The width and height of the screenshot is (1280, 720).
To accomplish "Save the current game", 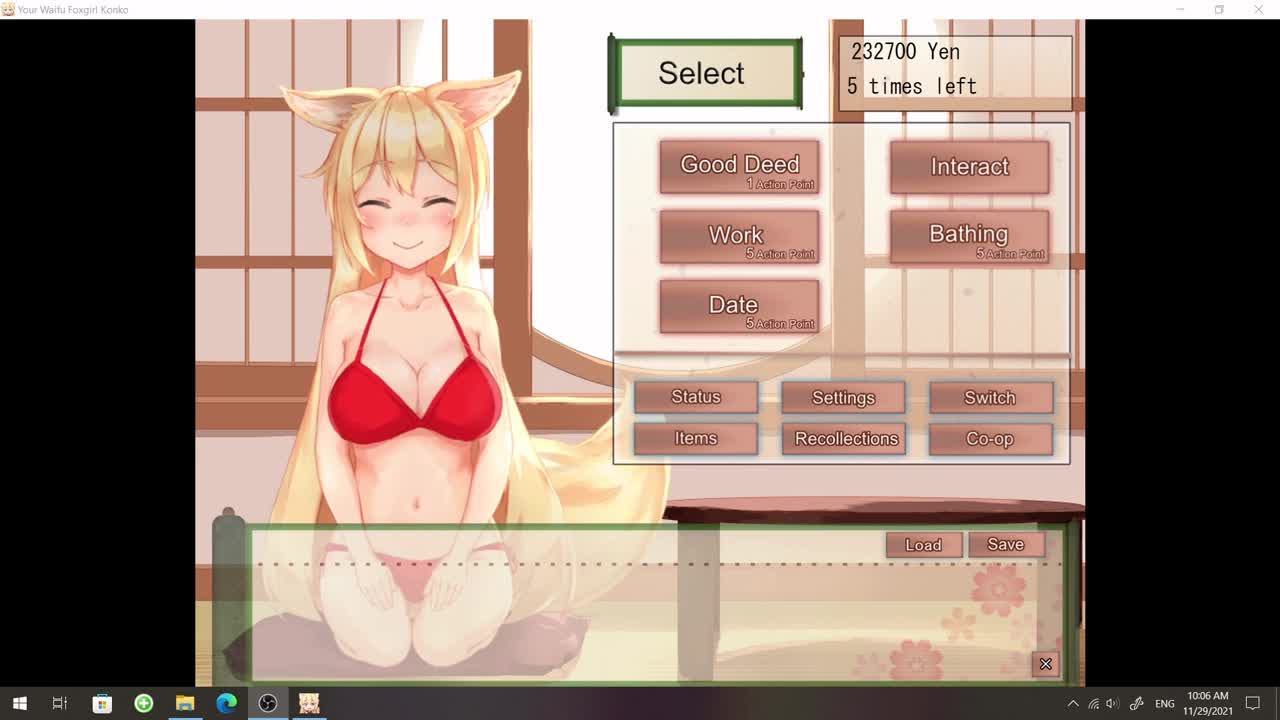I will pyautogui.click(x=1006, y=545).
